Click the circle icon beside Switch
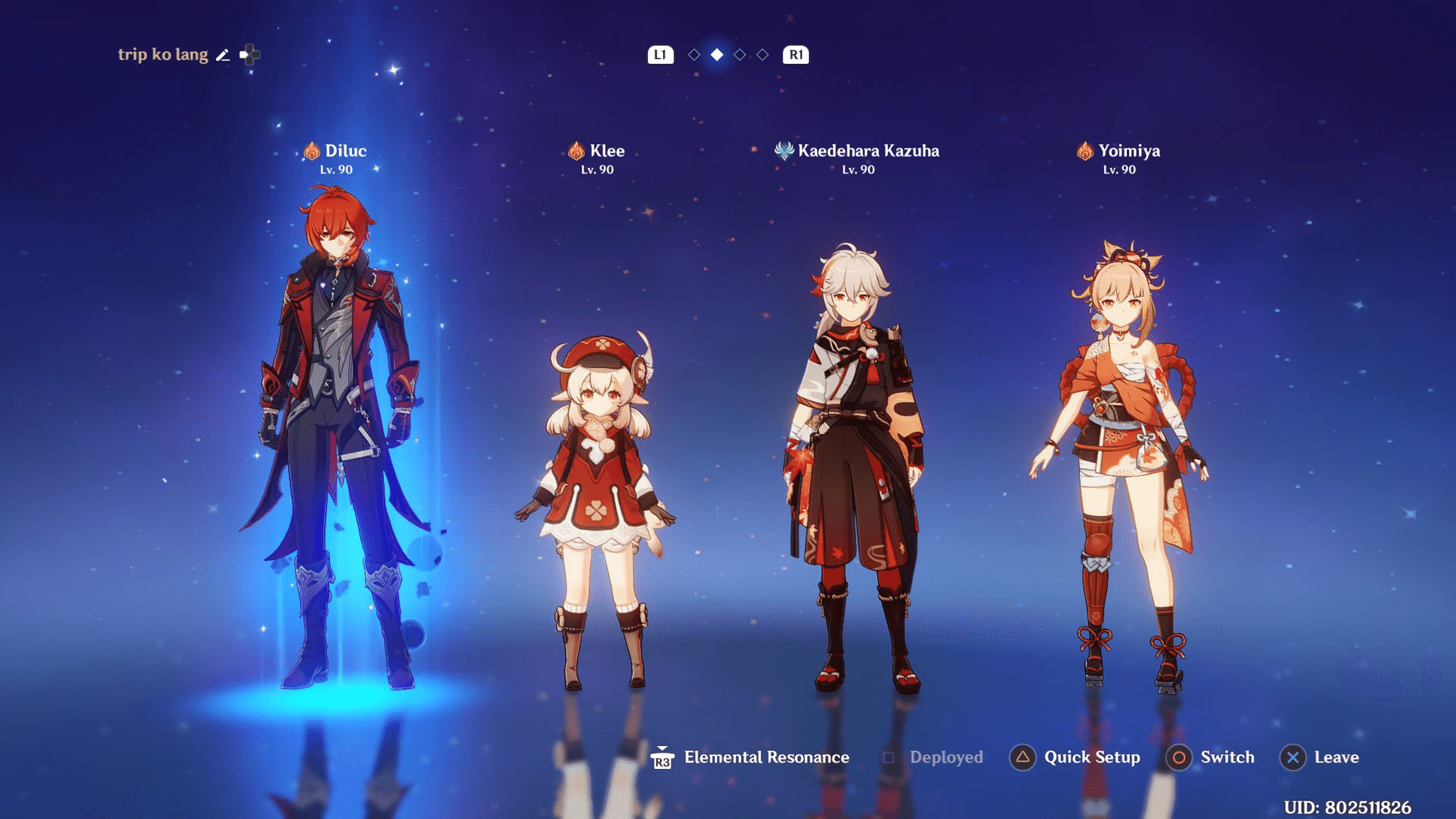Image resolution: width=1456 pixels, height=819 pixels. point(1179,758)
